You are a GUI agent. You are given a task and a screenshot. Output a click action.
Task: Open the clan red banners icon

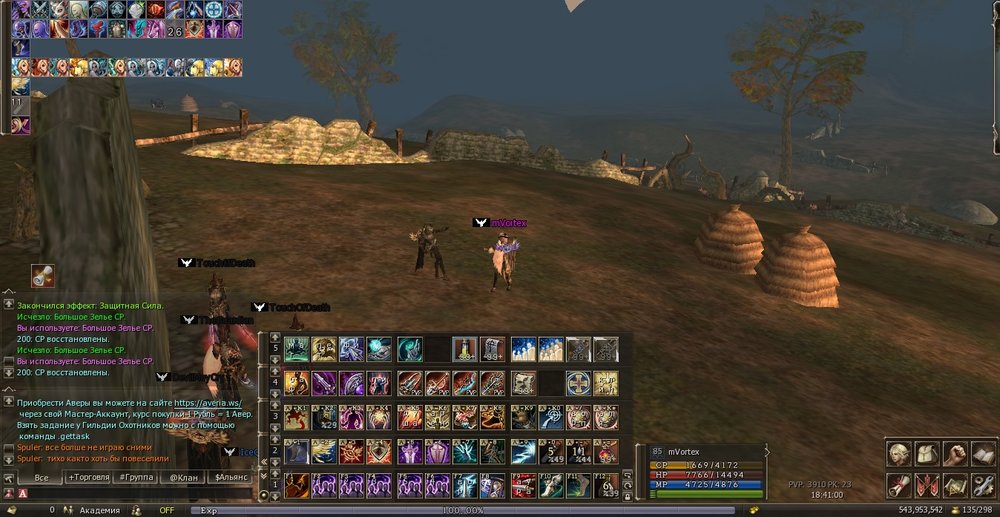927,486
